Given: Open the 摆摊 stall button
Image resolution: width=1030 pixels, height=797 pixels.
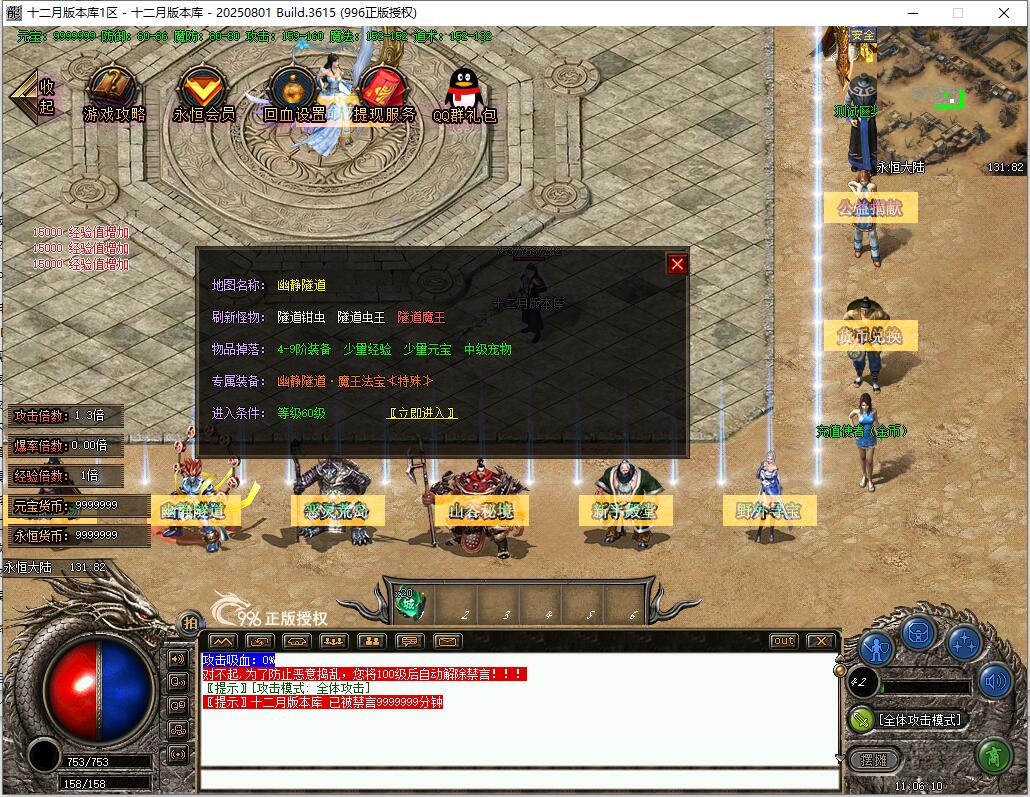Looking at the screenshot, I should (874, 759).
